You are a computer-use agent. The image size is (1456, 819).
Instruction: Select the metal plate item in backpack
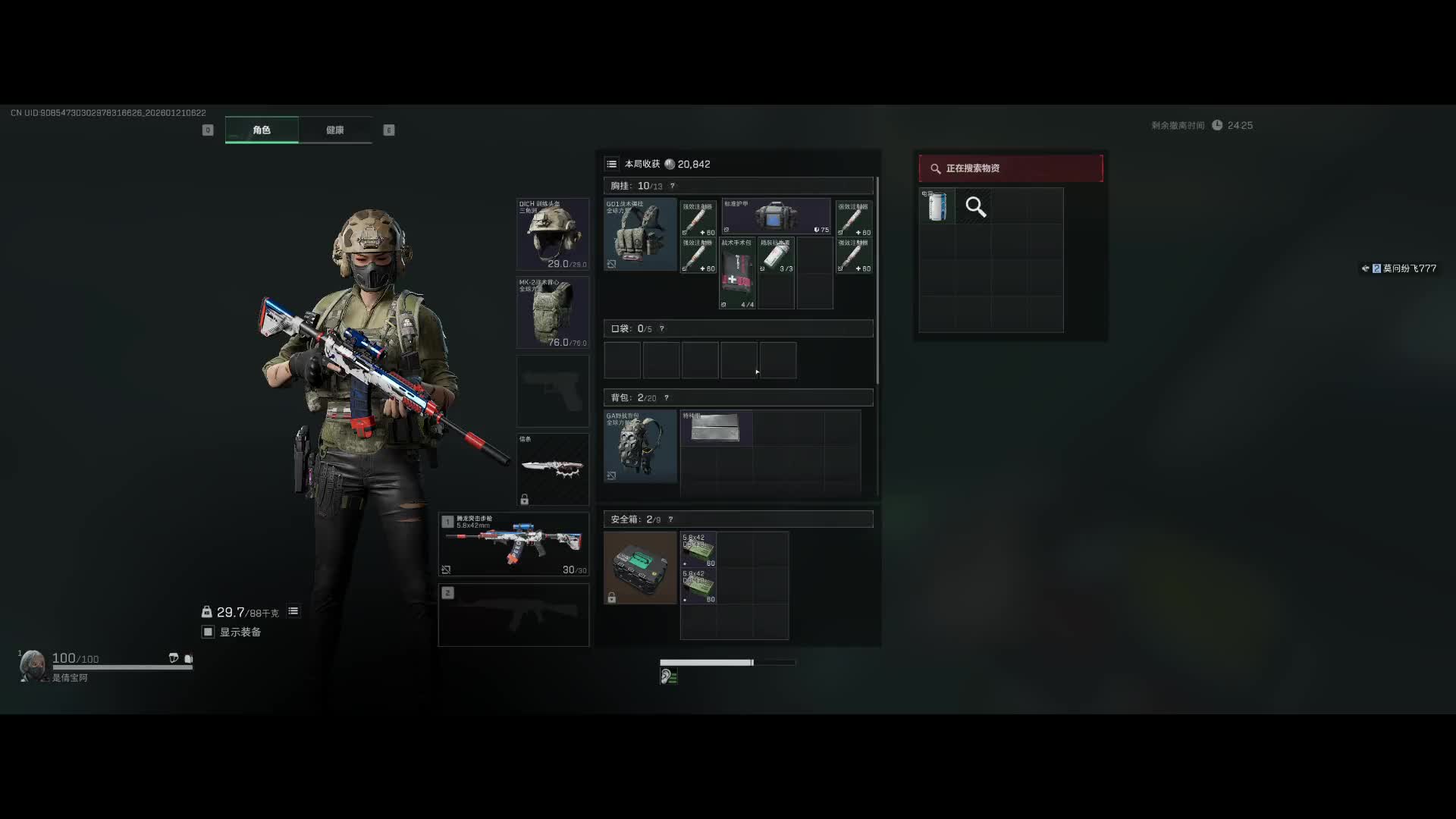715,428
